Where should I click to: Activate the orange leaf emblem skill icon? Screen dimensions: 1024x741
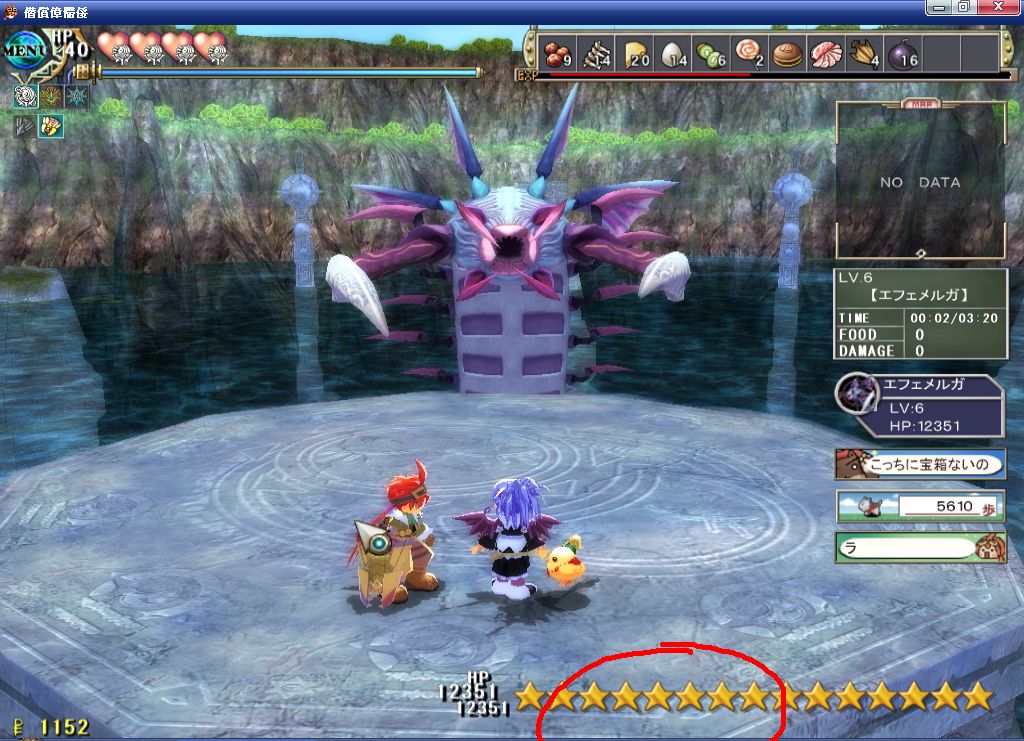(x=51, y=96)
